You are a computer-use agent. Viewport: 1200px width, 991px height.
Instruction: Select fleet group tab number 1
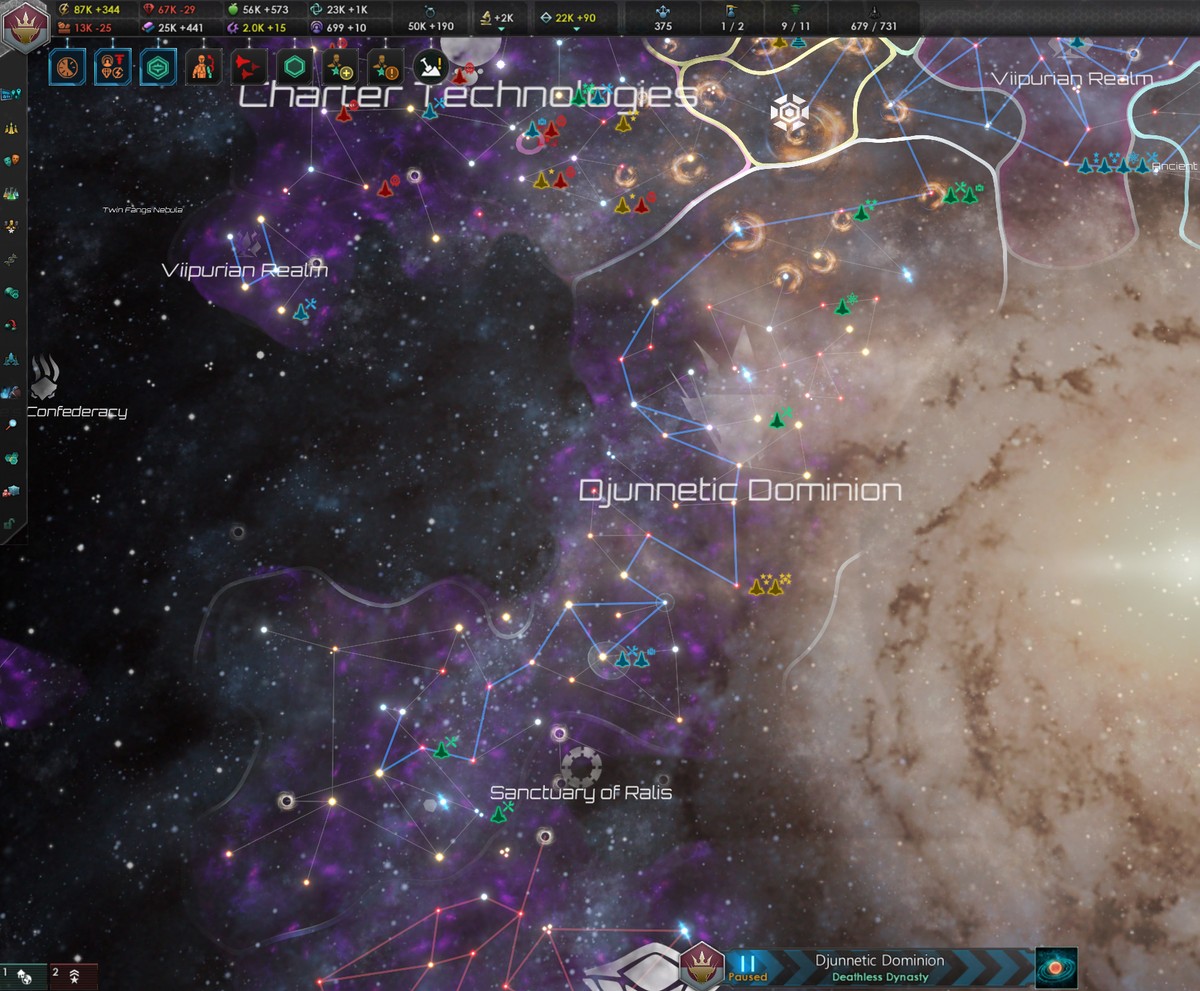[x=22, y=973]
